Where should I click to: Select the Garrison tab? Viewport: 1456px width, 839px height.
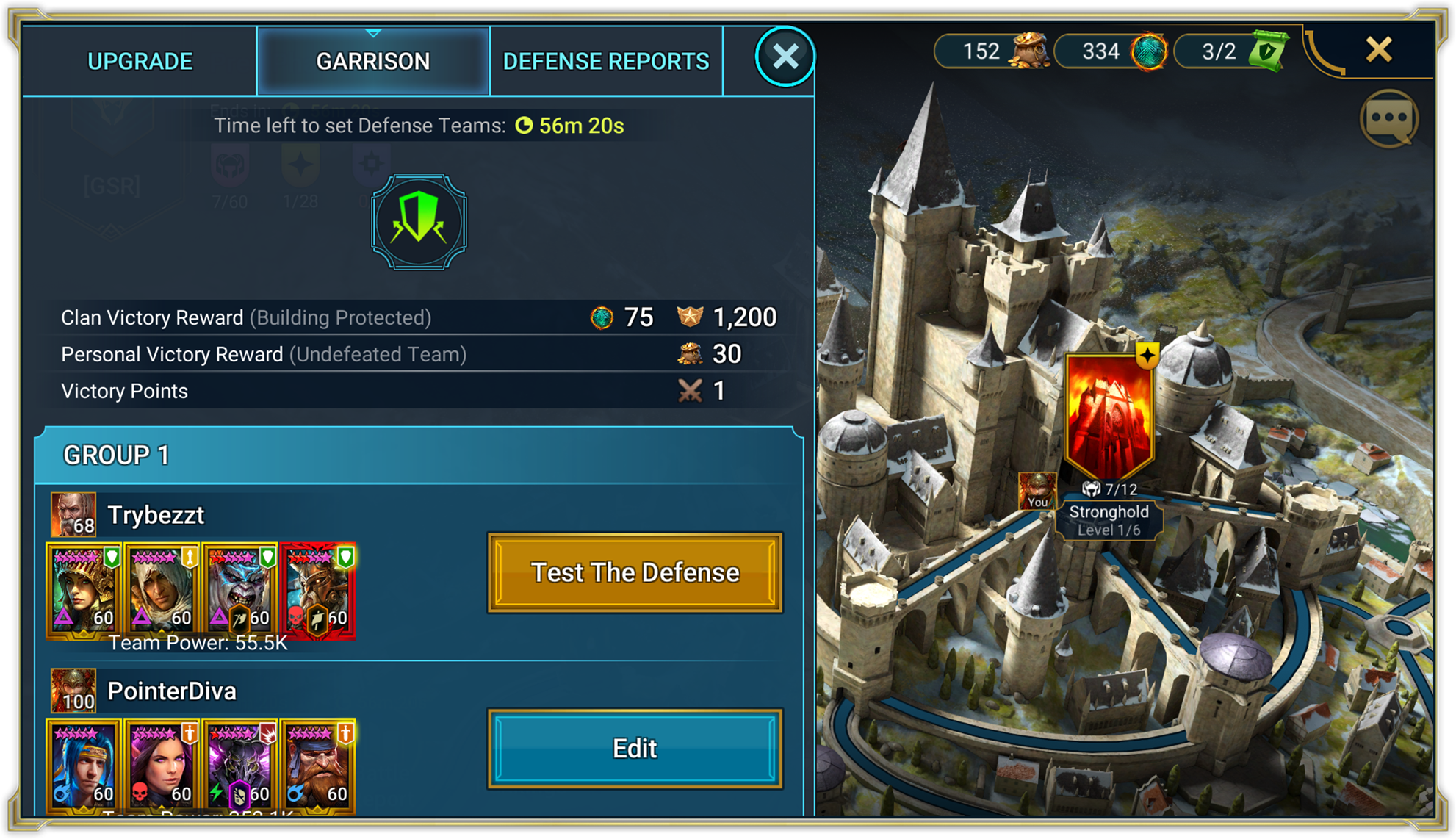click(373, 62)
